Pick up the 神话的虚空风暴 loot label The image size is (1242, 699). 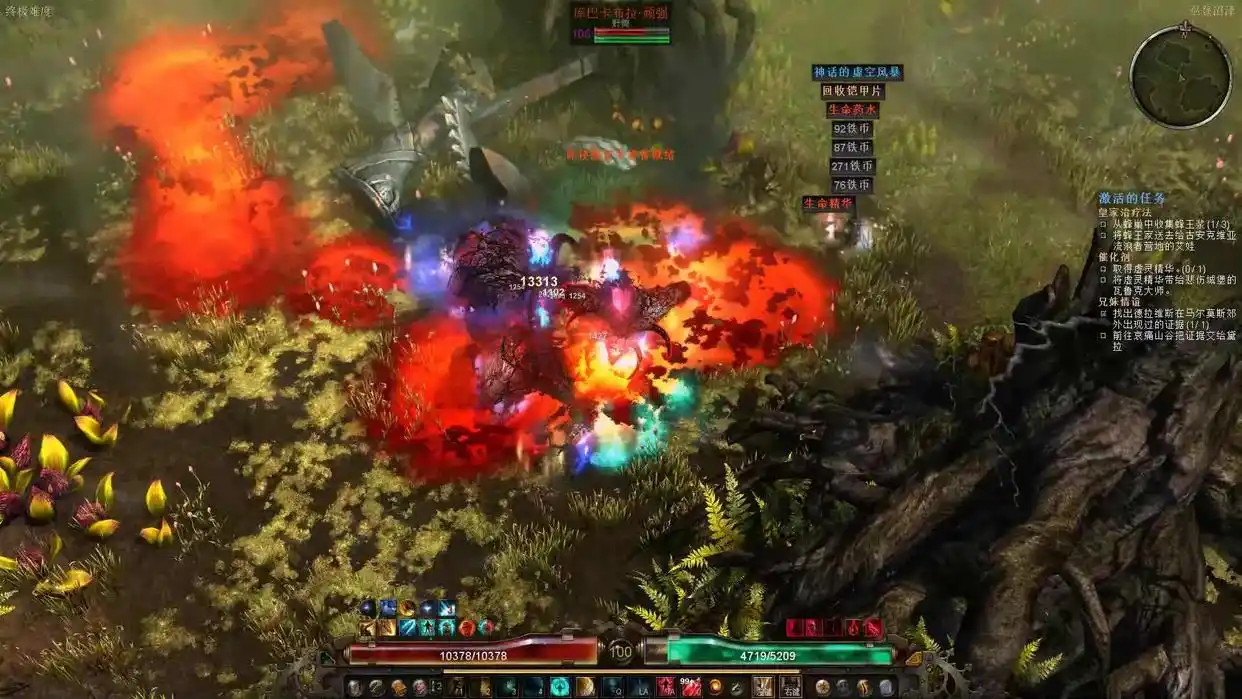pos(857,73)
